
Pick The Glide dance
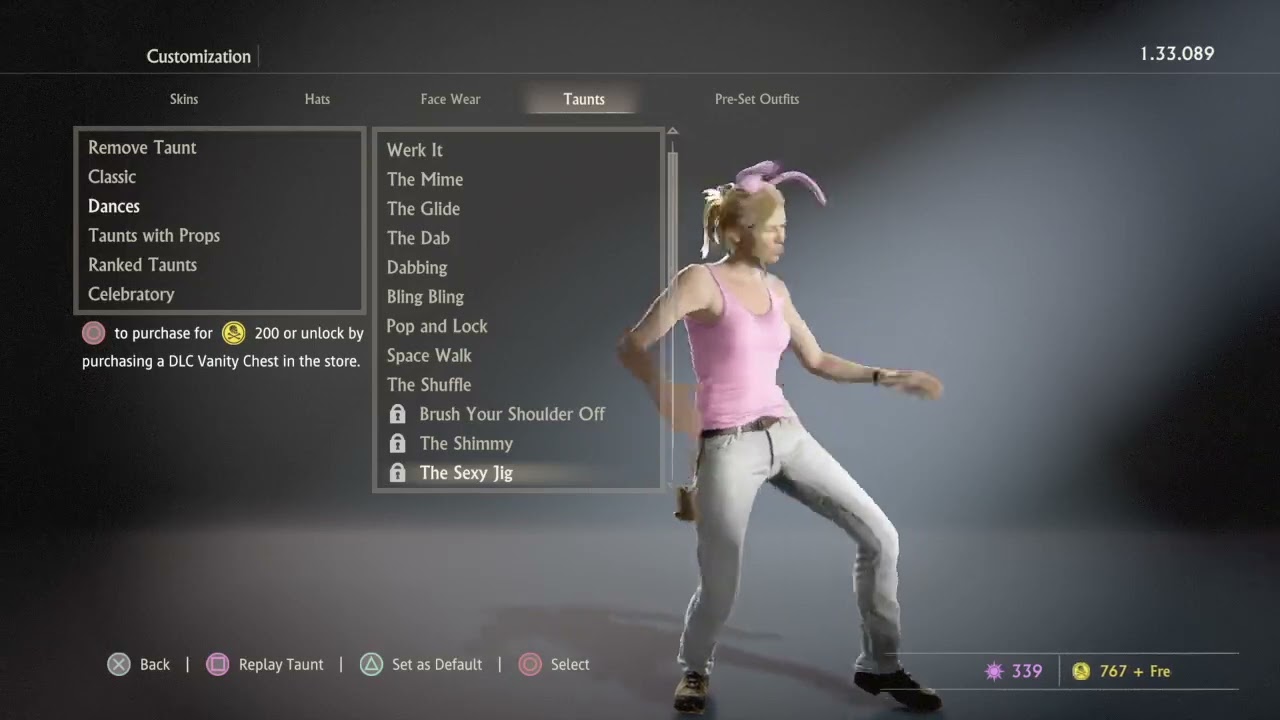pyautogui.click(x=423, y=209)
